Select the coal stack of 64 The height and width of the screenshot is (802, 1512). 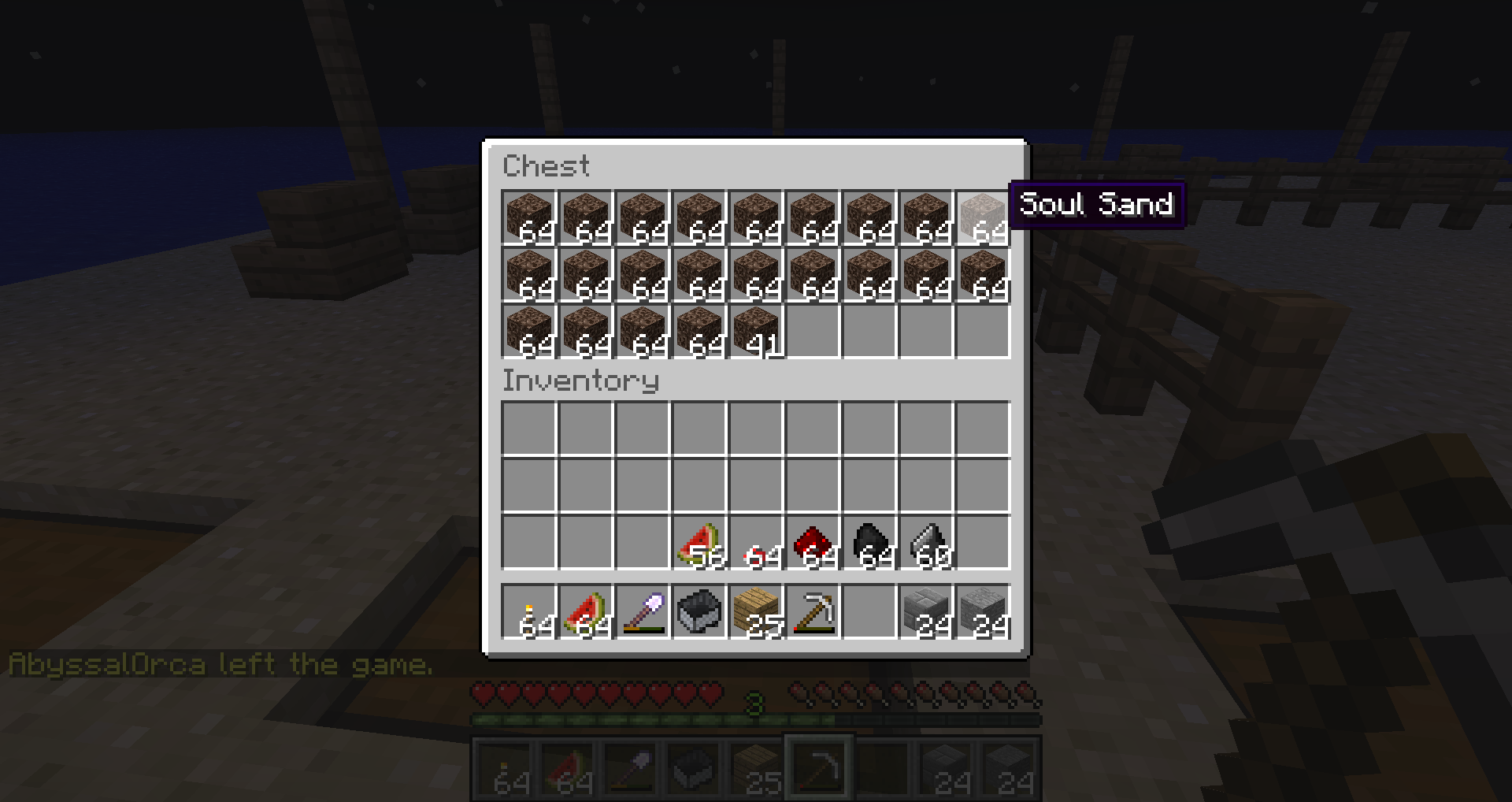(x=869, y=543)
